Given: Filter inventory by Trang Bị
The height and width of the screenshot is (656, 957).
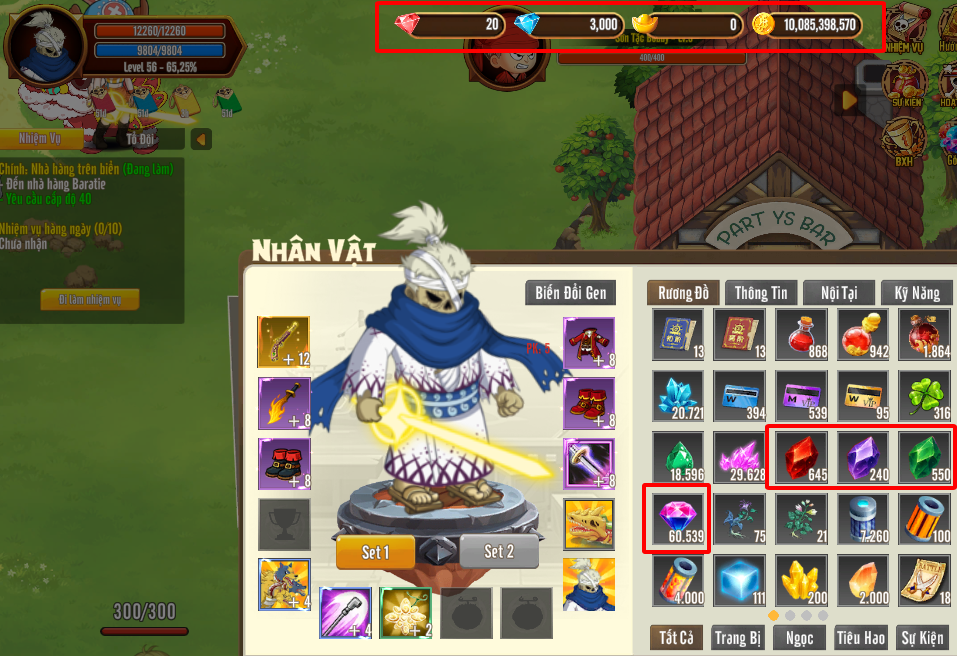Looking at the screenshot, I should coord(739,637).
